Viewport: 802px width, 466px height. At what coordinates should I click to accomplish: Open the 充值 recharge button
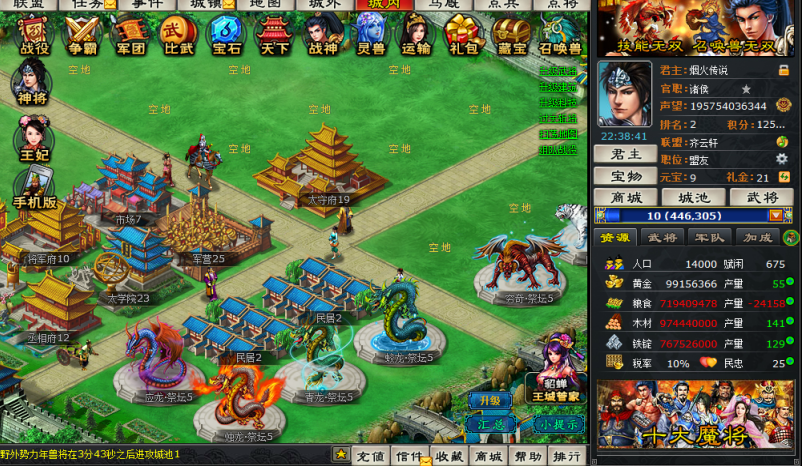tap(370, 456)
